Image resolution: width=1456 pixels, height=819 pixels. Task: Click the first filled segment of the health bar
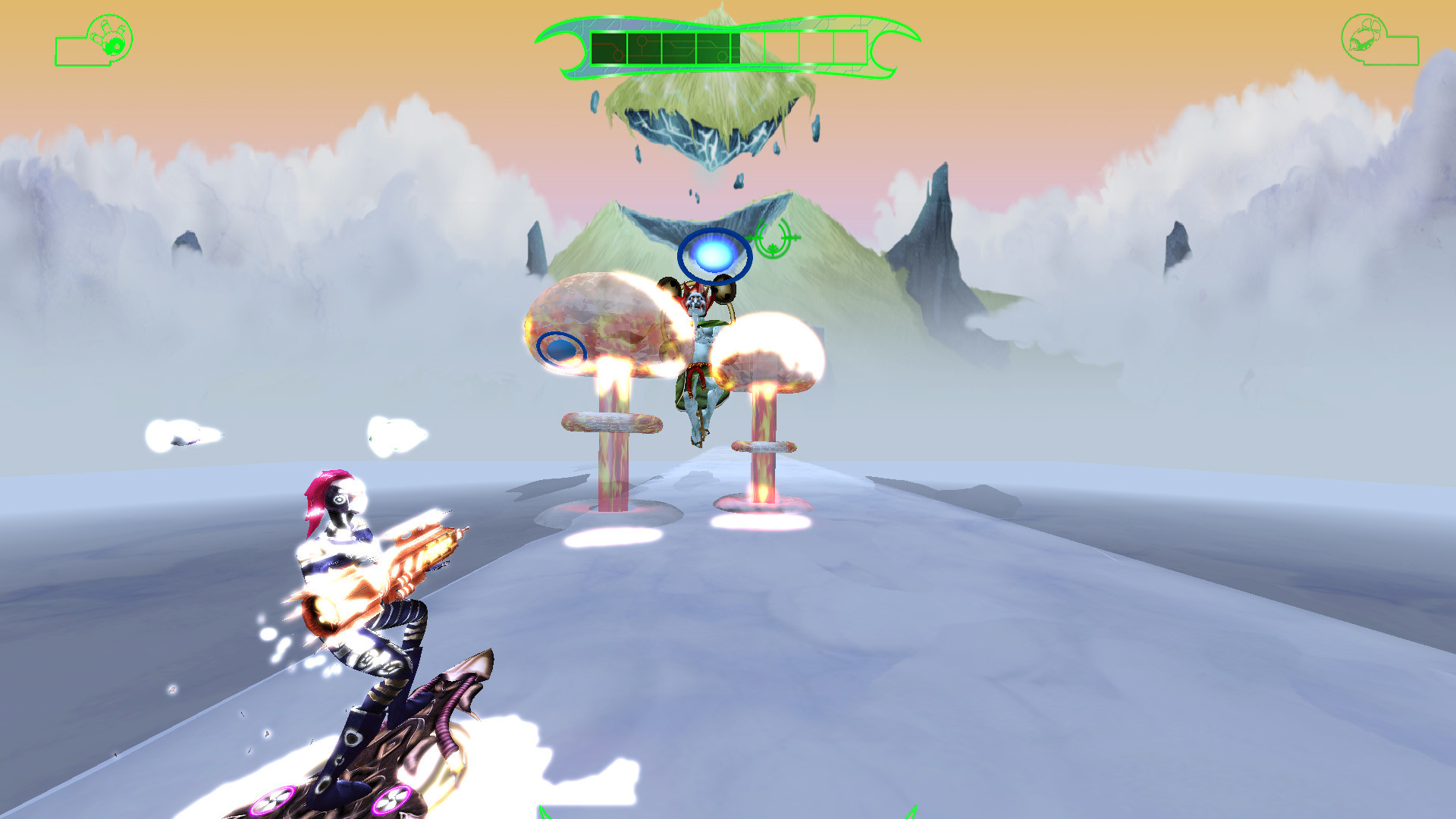coord(609,47)
